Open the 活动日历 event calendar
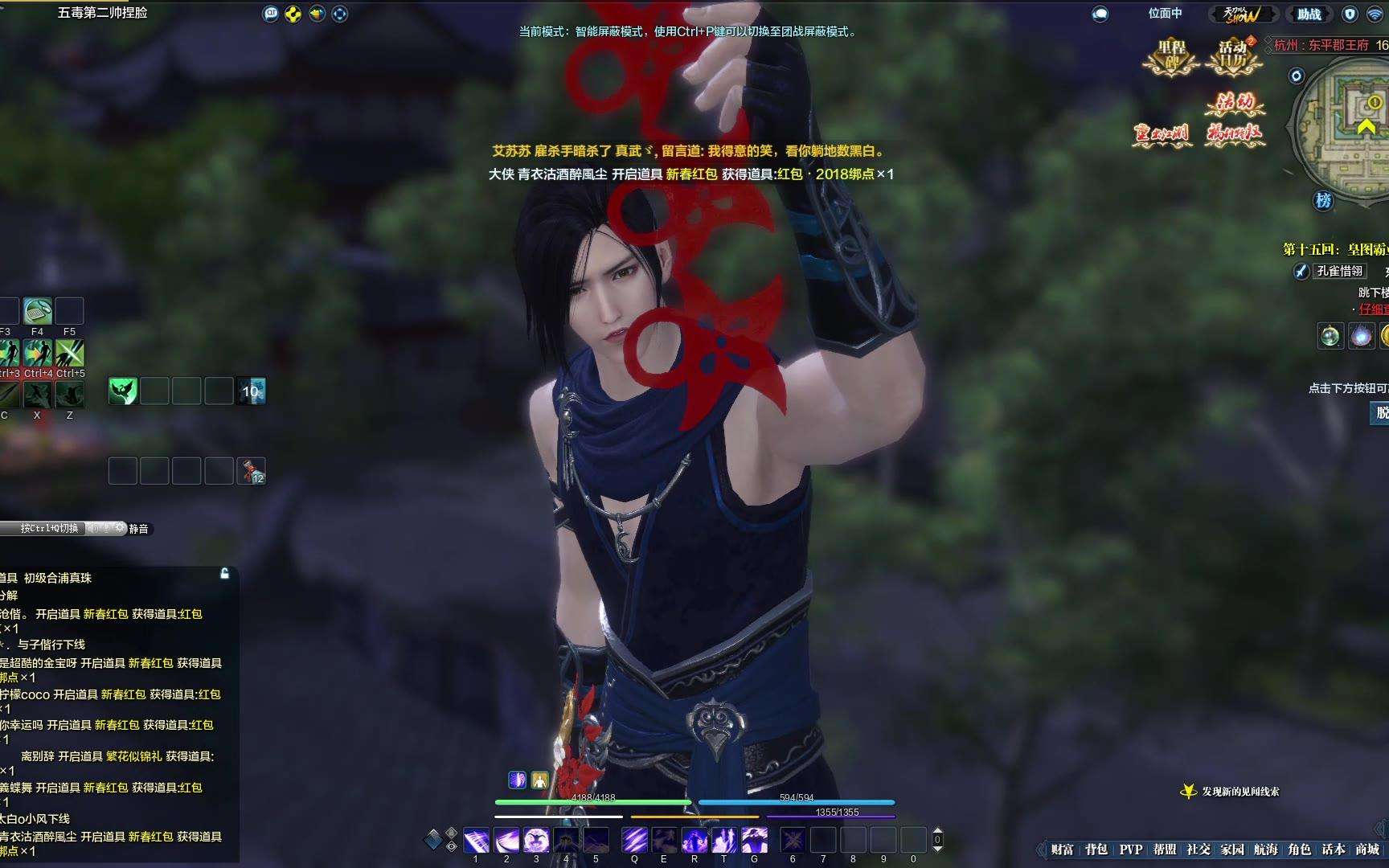The width and height of the screenshot is (1389, 868). 1232,55
